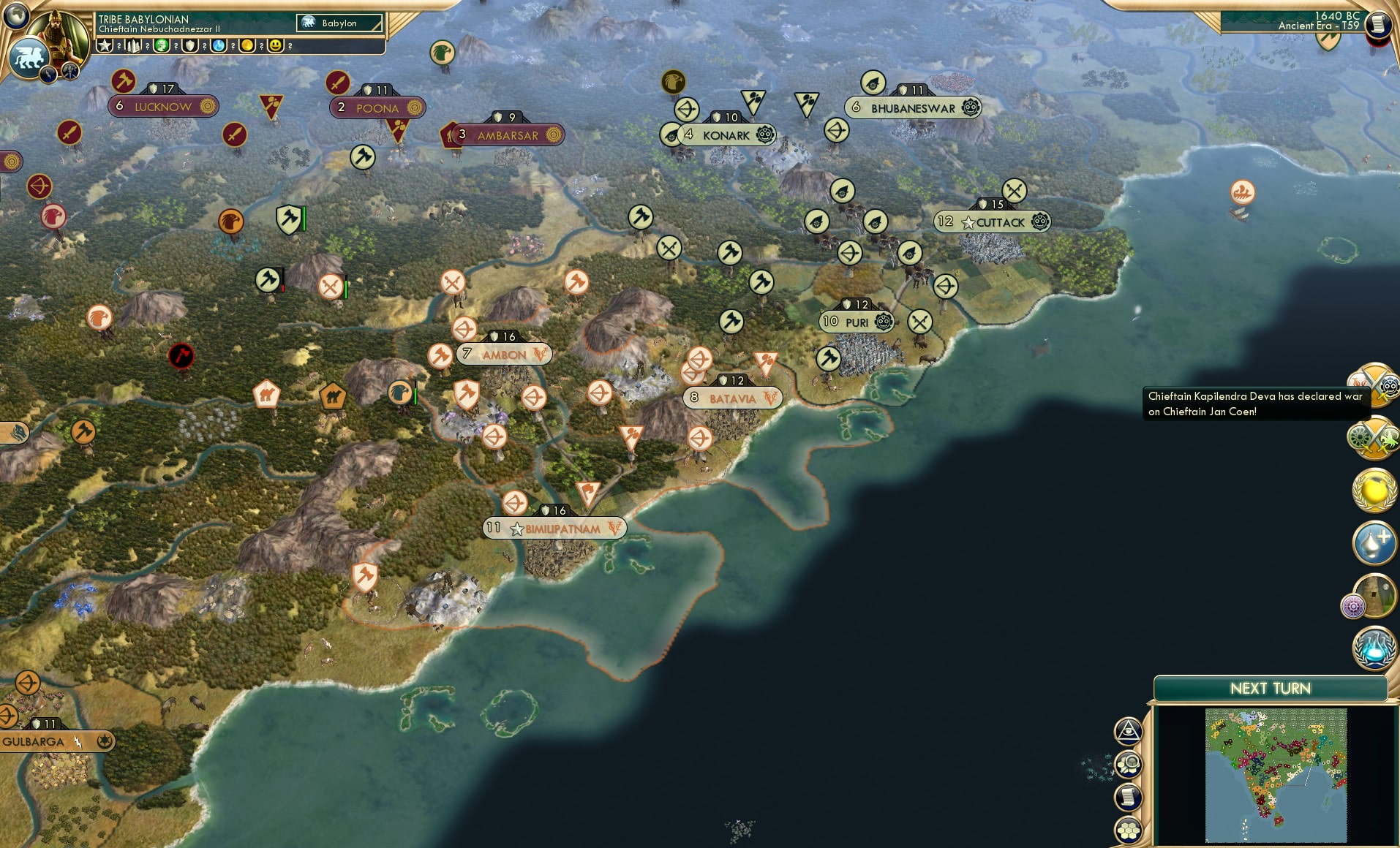1400x848 pixels.
Task: Expand the crossed swords war notification
Action: 1376,387
